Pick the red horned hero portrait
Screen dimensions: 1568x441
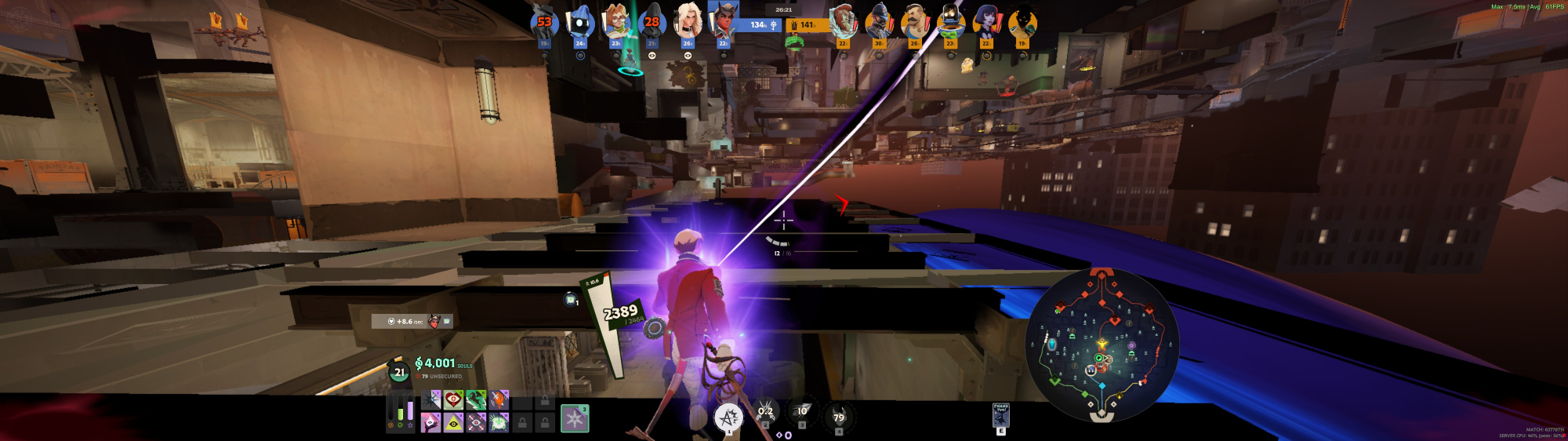pyautogui.click(x=723, y=21)
